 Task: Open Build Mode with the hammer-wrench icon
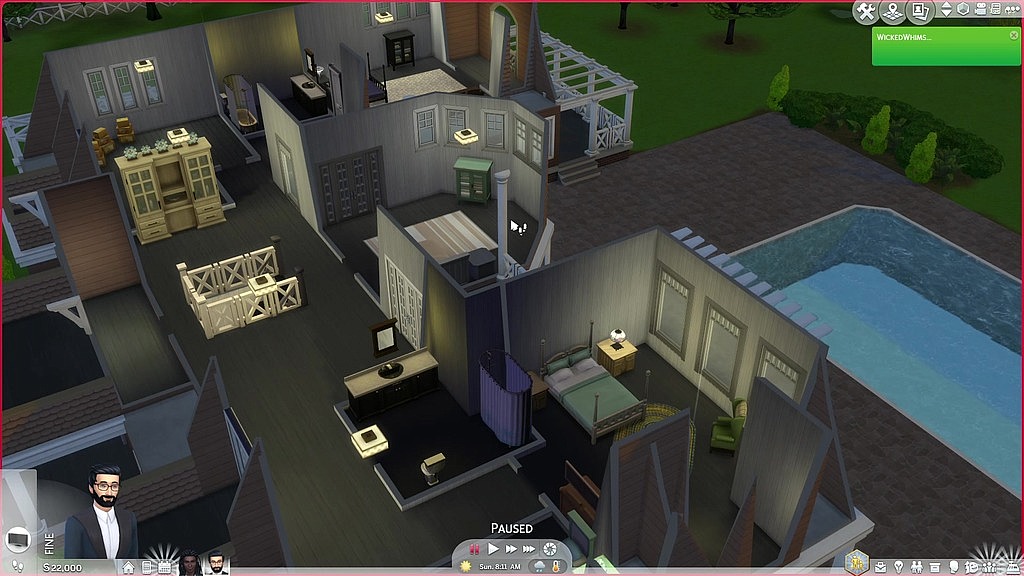pos(867,11)
